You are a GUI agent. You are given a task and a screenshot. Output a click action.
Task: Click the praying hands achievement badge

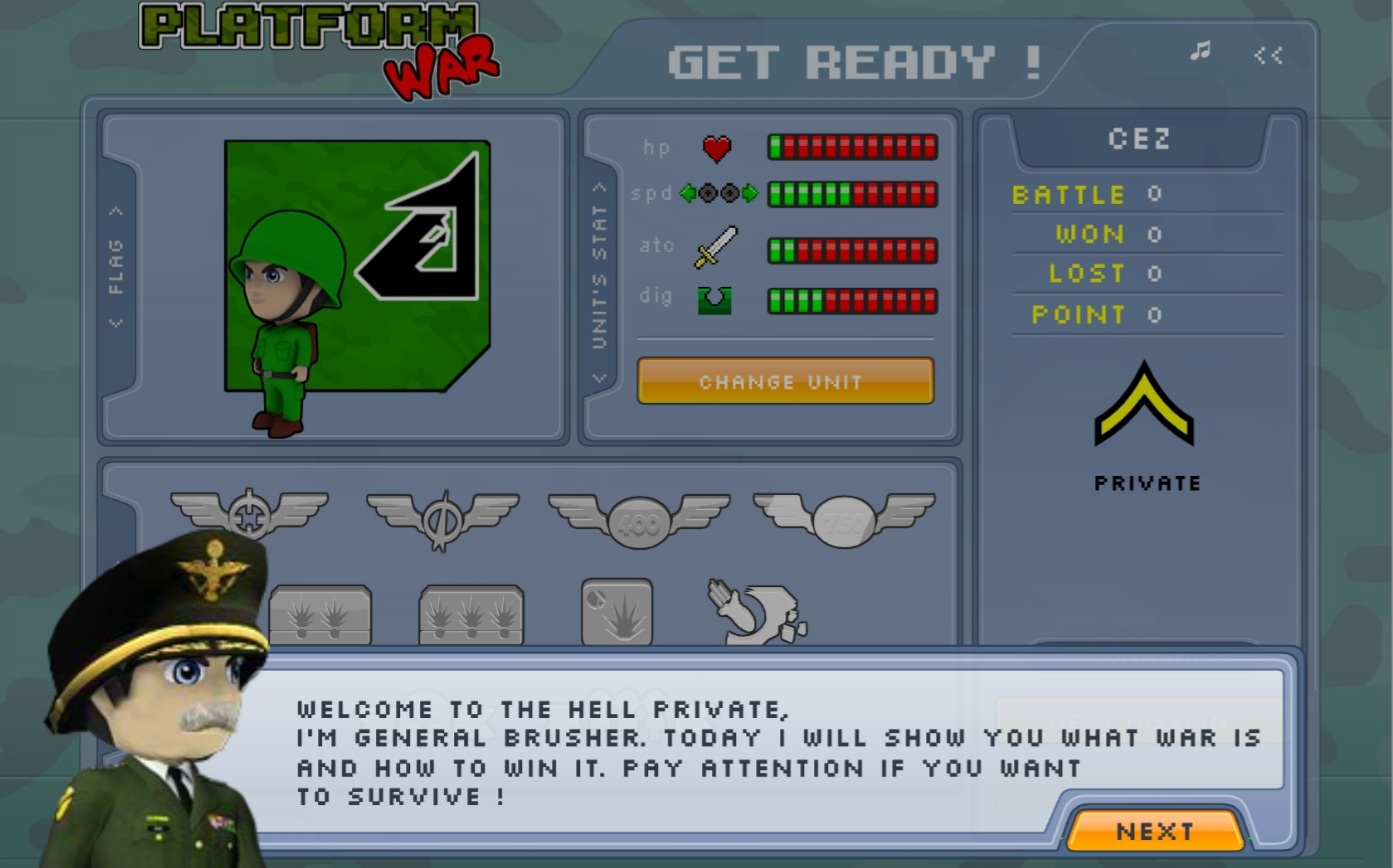click(x=755, y=613)
